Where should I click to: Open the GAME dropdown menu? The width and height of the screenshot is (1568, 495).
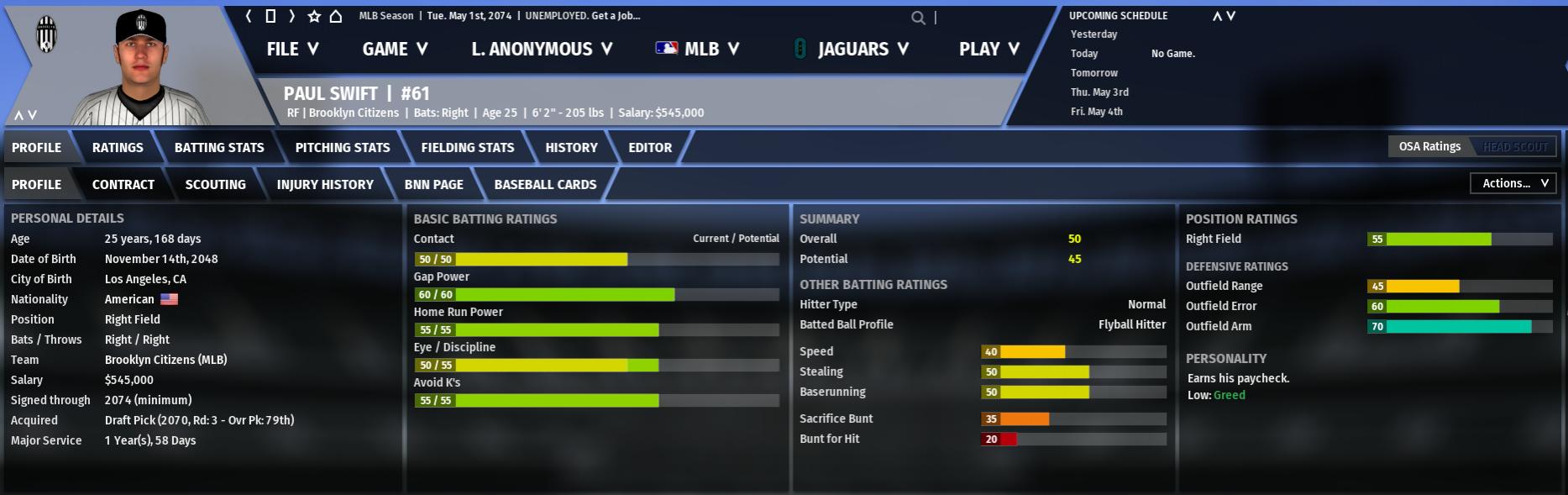coord(395,49)
